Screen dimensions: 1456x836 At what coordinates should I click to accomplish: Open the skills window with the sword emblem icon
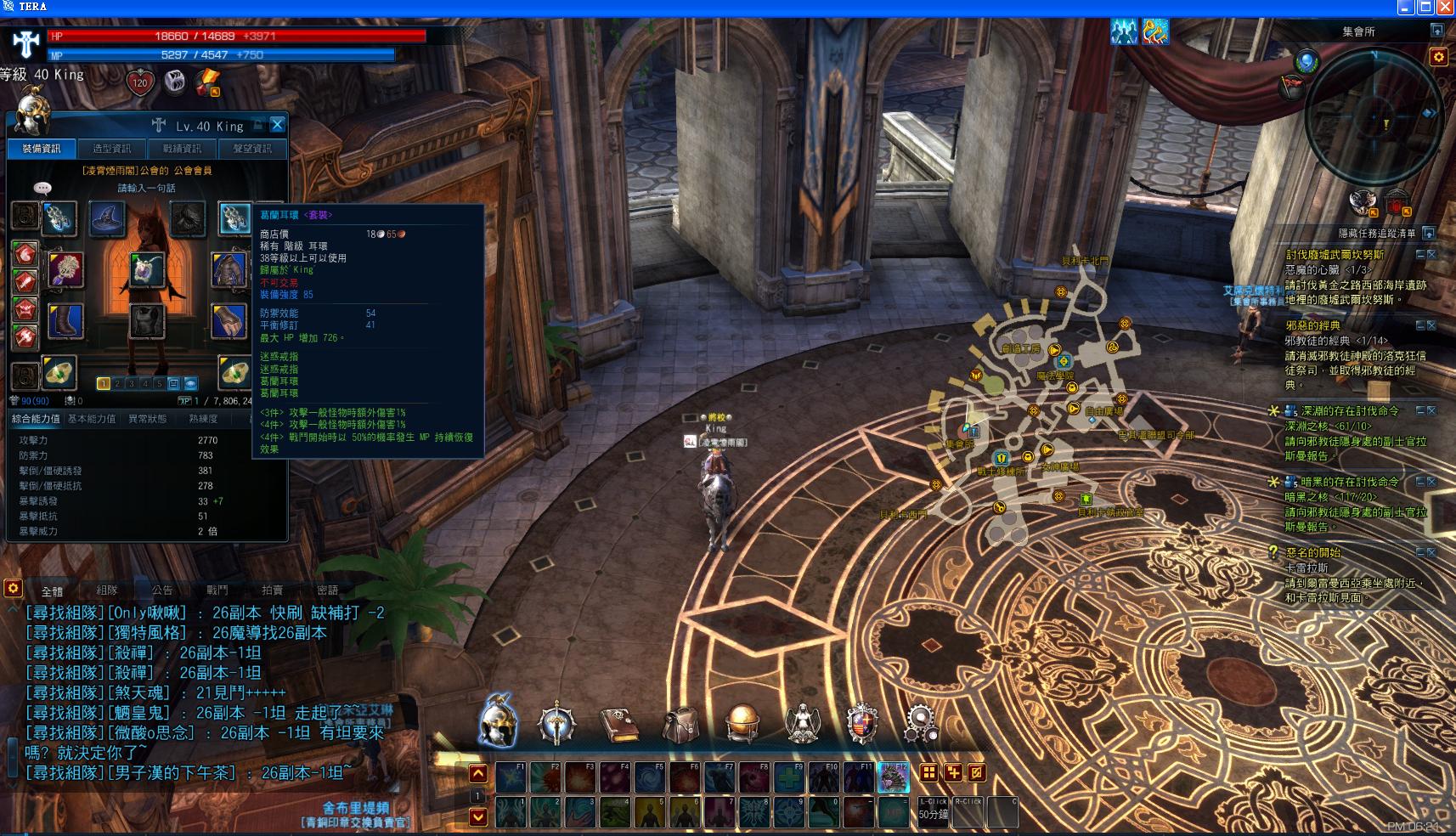click(558, 724)
